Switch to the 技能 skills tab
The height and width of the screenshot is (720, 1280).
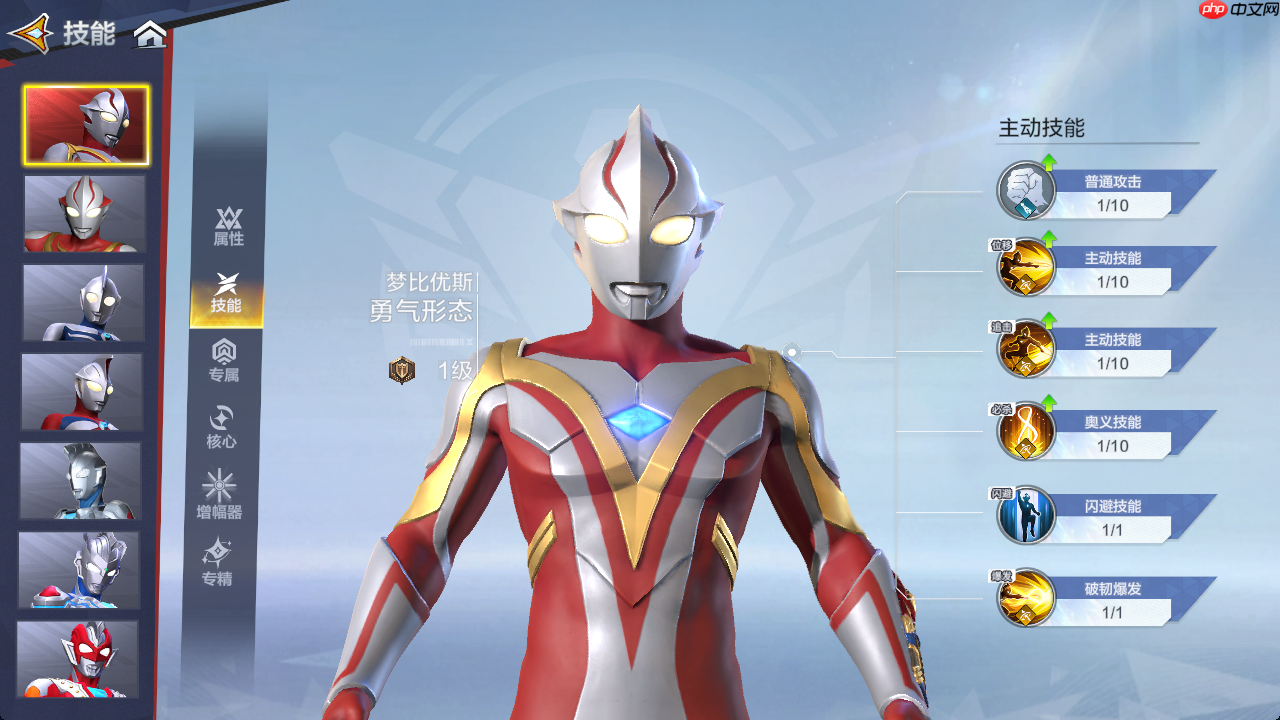coord(227,294)
